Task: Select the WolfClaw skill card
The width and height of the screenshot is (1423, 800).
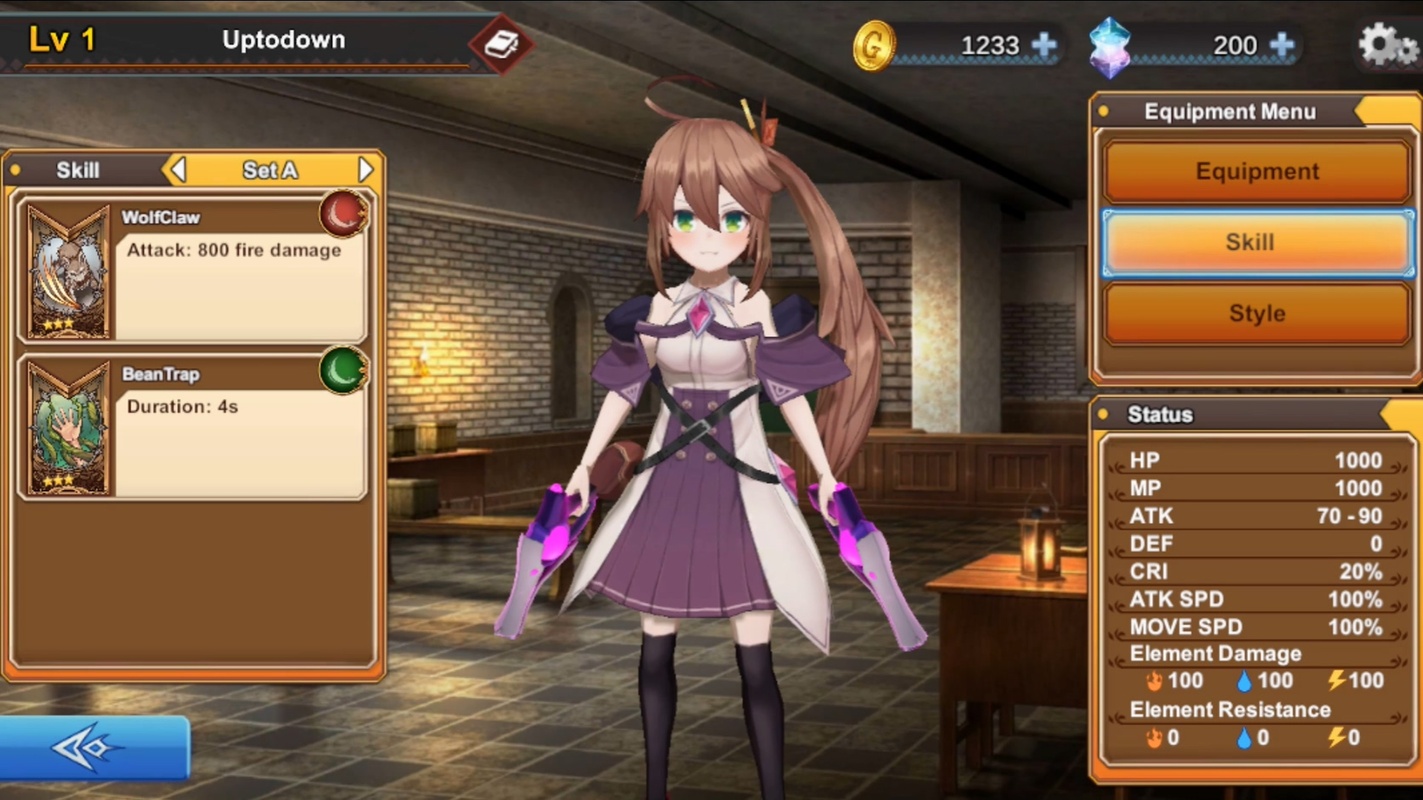Action: [x=192, y=270]
